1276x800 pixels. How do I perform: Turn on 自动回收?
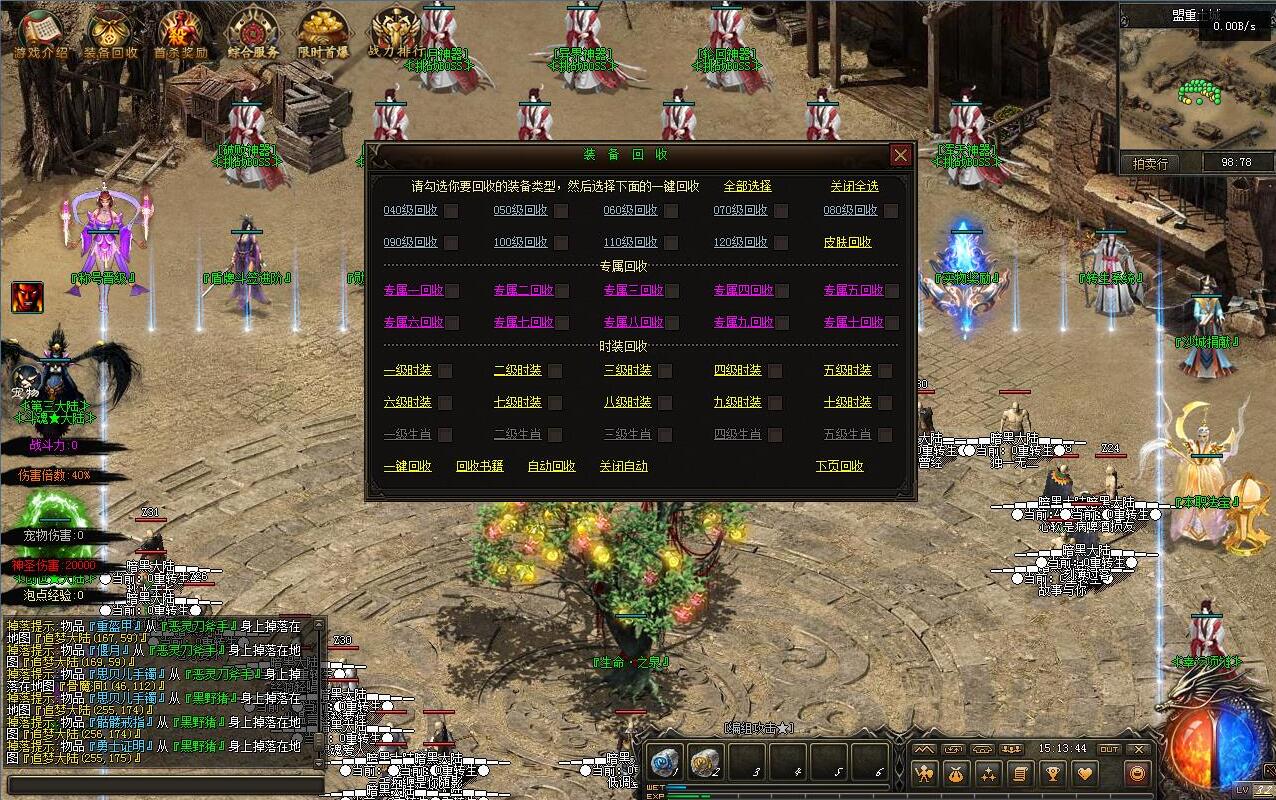(551, 466)
